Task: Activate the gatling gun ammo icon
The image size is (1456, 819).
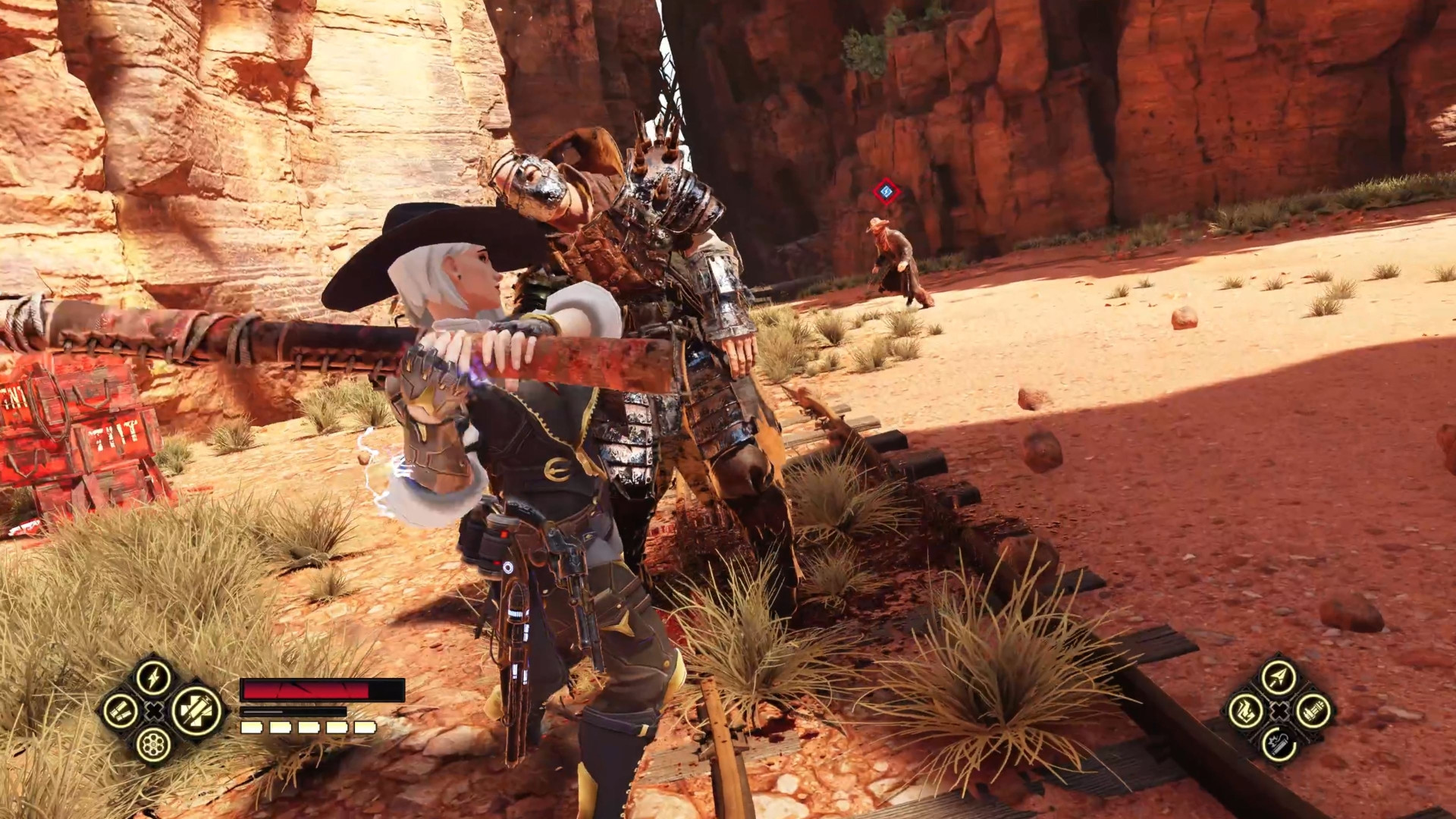Action: click(1313, 712)
